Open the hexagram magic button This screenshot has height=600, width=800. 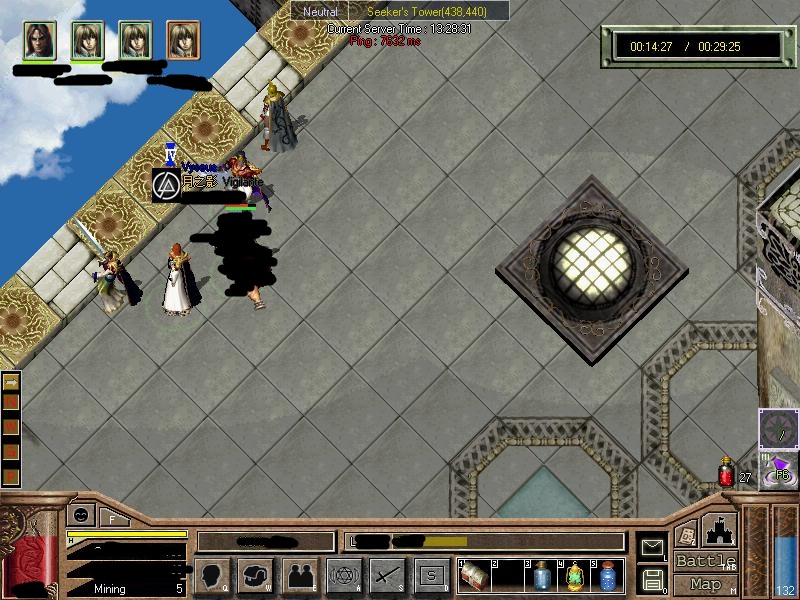343,575
